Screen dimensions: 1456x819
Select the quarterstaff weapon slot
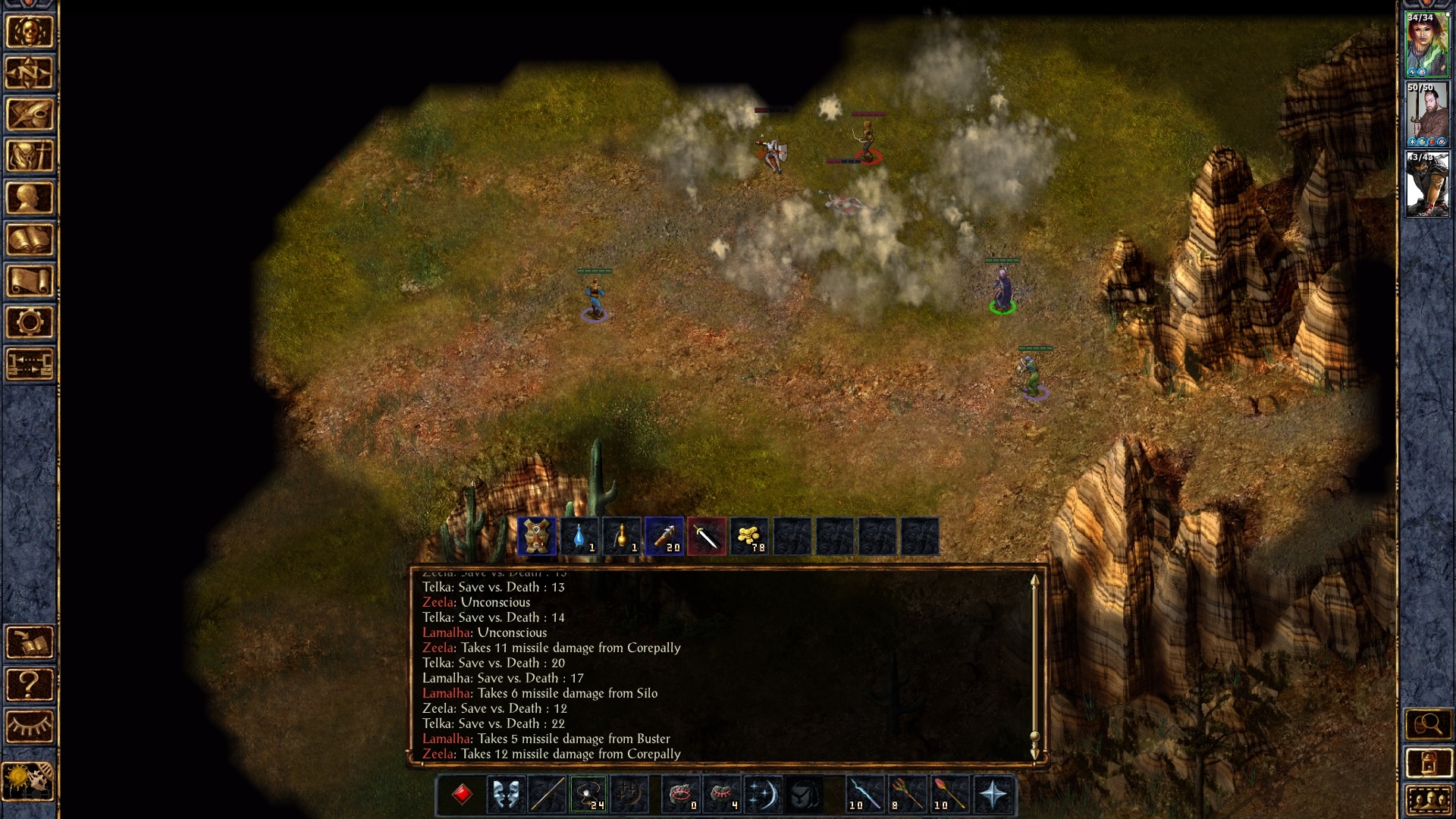[547, 795]
